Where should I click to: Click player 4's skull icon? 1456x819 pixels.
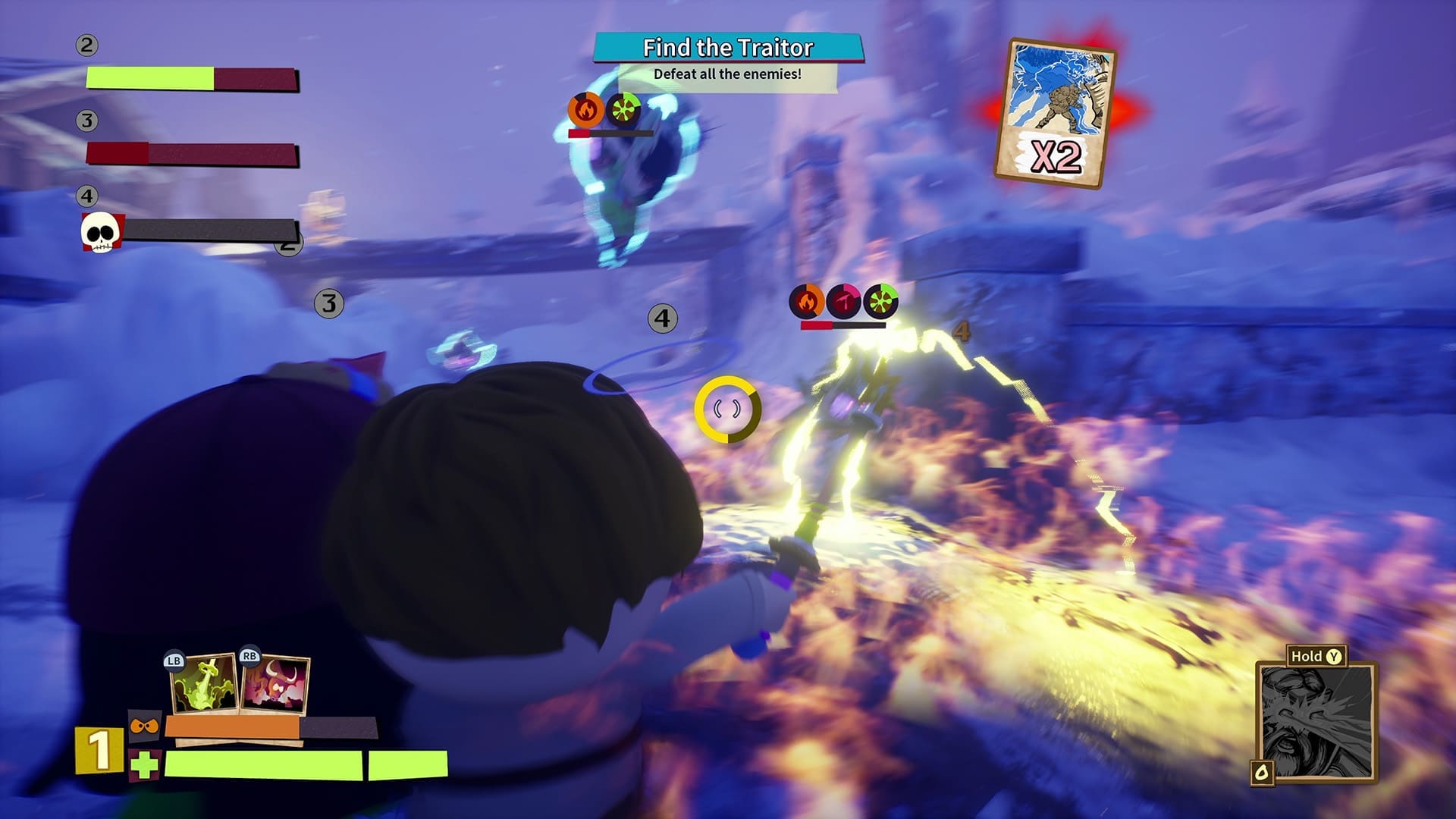coord(101,232)
